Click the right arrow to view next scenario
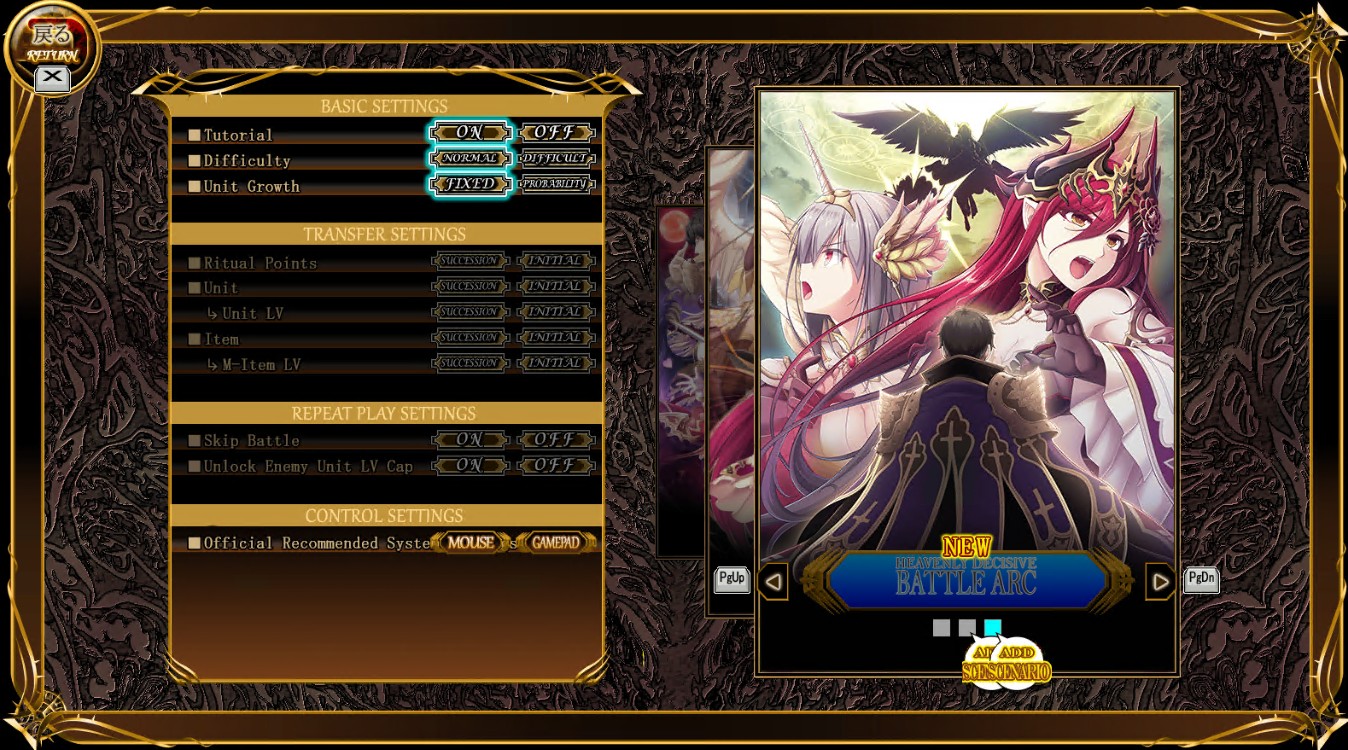Image resolution: width=1348 pixels, height=750 pixels. (1161, 580)
